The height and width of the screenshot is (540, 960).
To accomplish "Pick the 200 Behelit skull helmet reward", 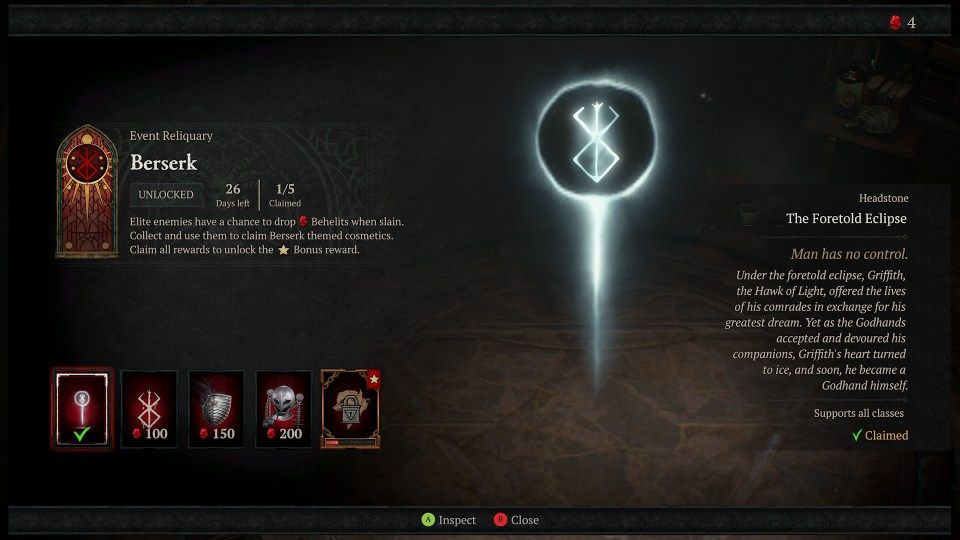I will (283, 408).
